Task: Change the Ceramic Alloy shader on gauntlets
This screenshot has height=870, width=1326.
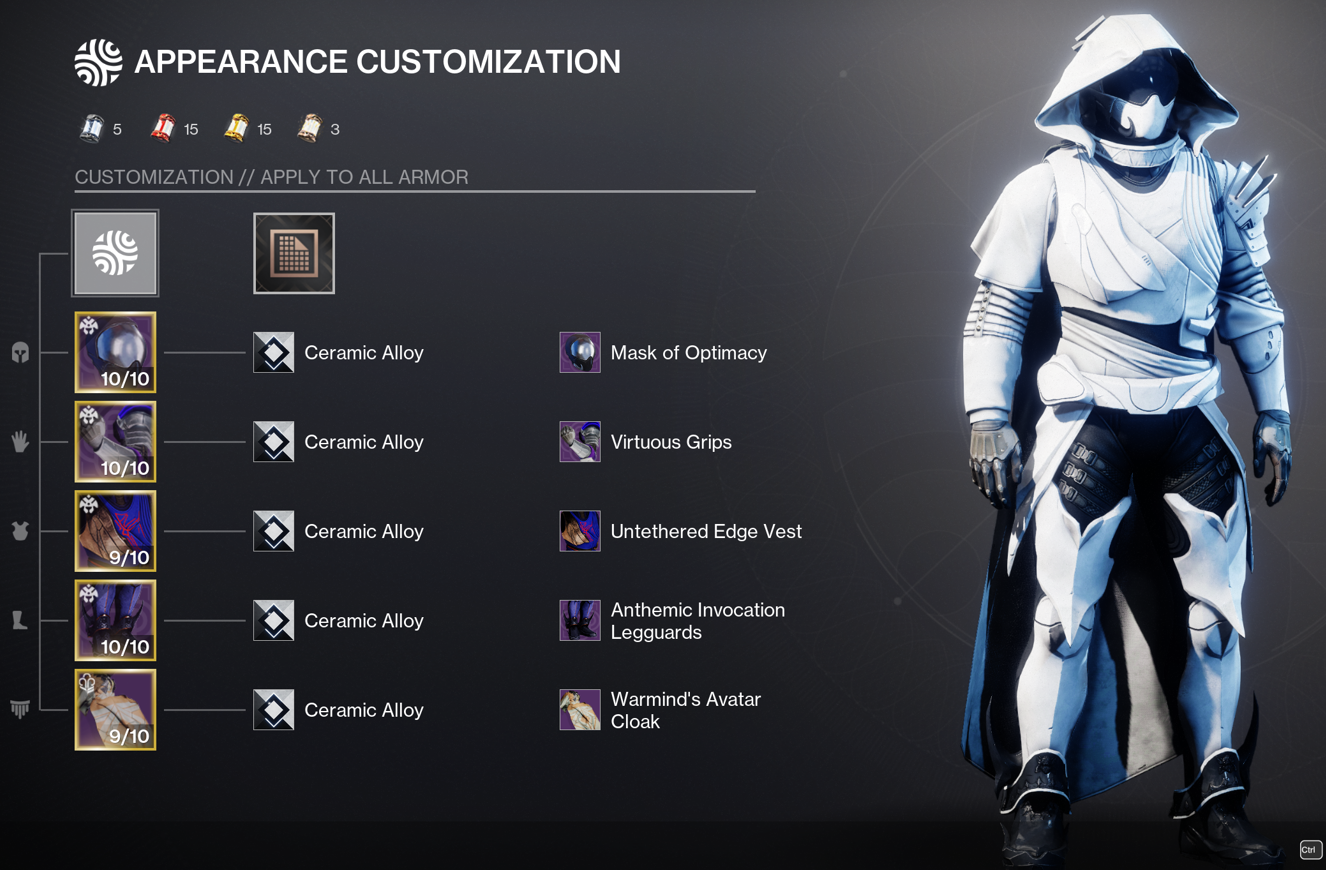Action: click(274, 442)
